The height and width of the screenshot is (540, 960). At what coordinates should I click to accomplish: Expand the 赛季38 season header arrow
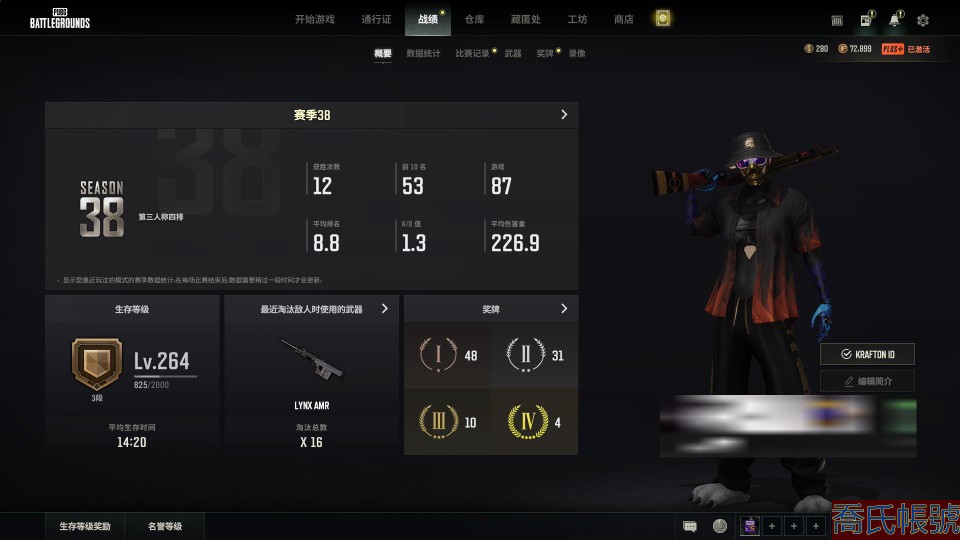[564, 115]
